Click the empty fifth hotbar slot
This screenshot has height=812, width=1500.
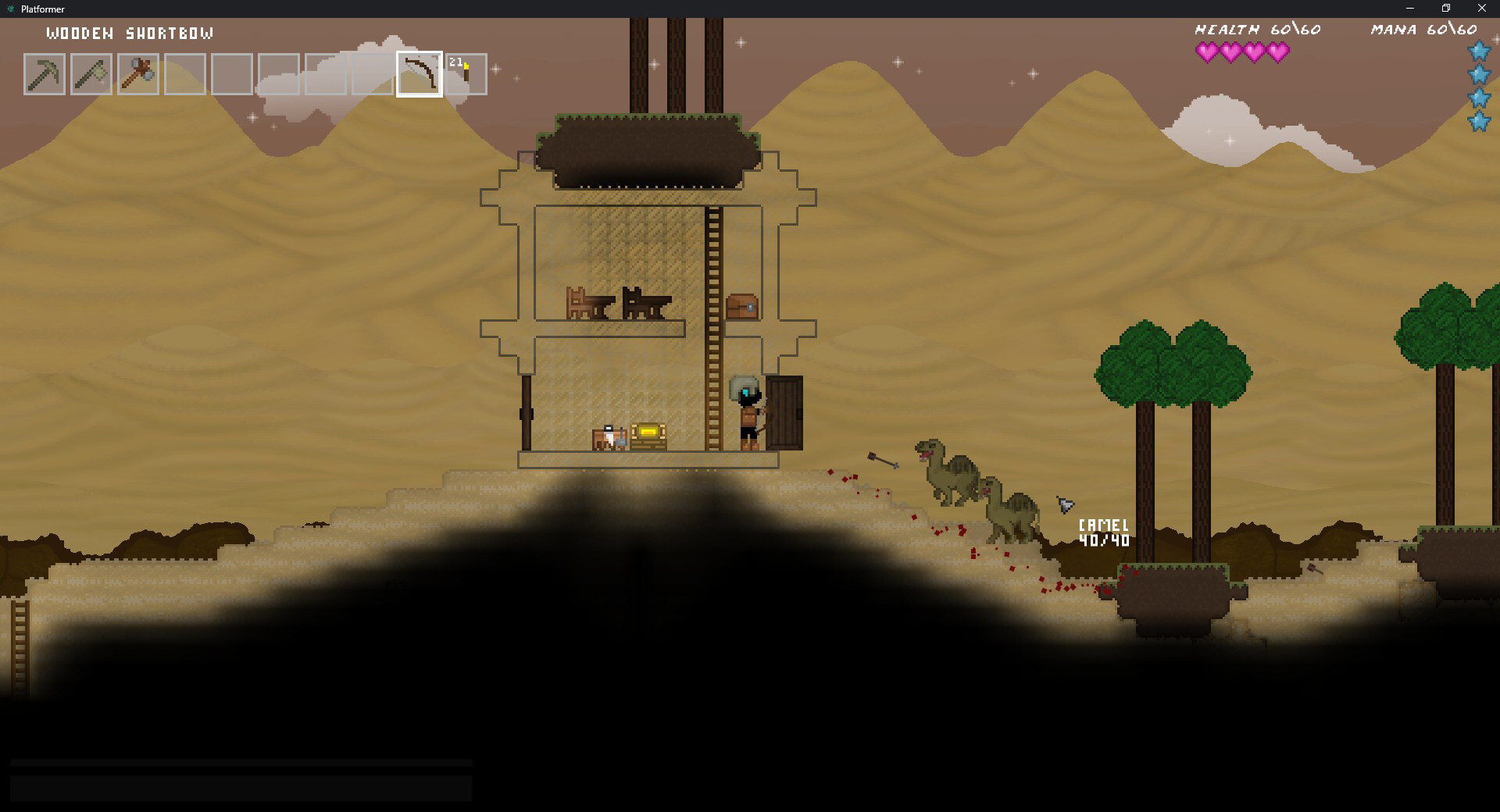coord(232,73)
